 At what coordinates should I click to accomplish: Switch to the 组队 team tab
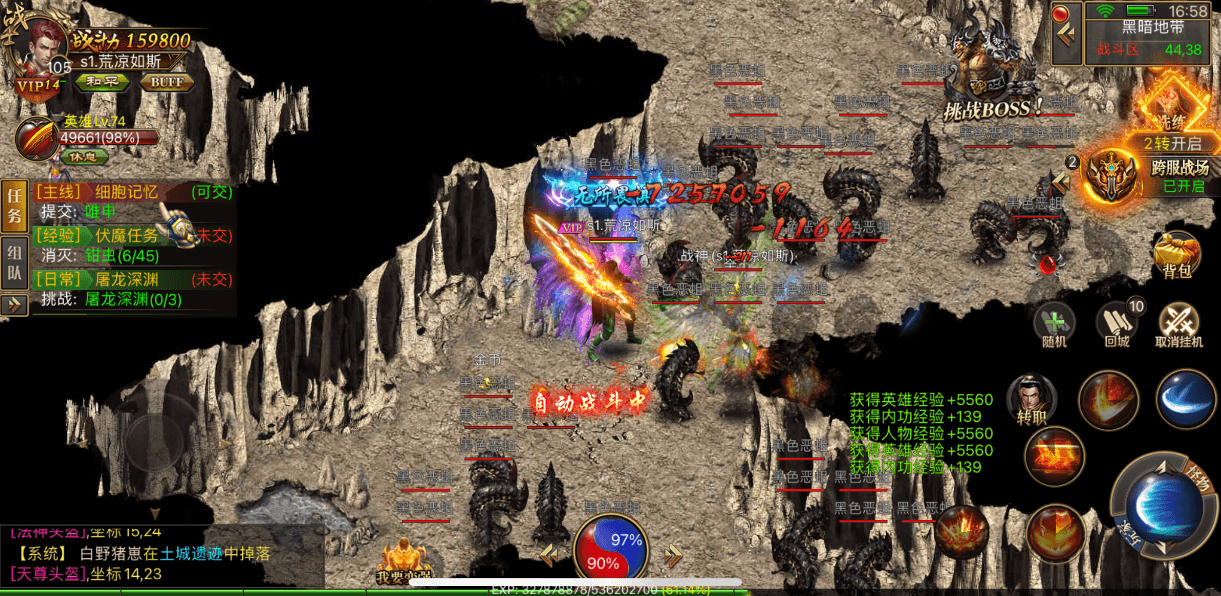14,262
